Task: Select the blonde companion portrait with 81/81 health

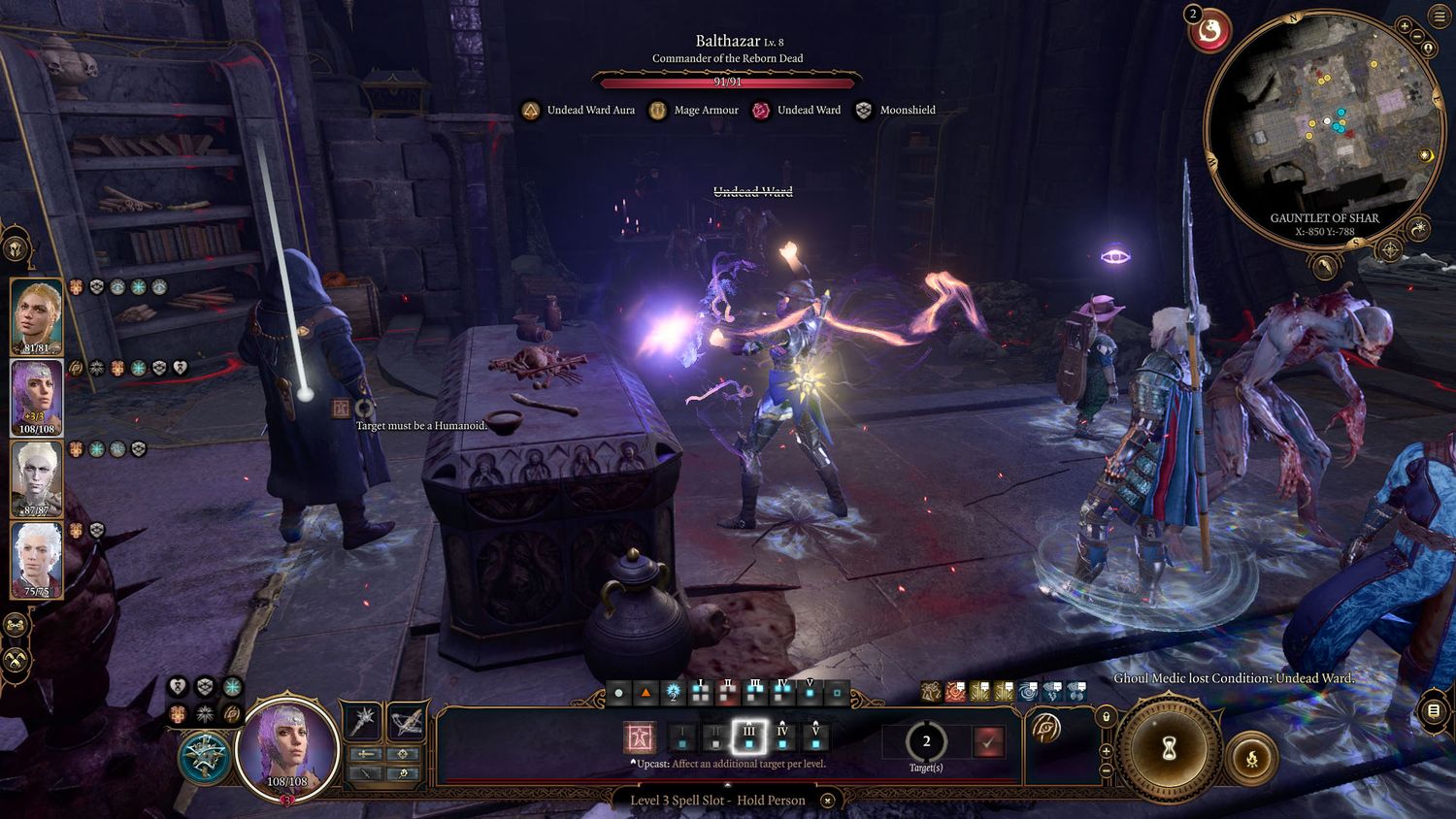Action: point(37,314)
